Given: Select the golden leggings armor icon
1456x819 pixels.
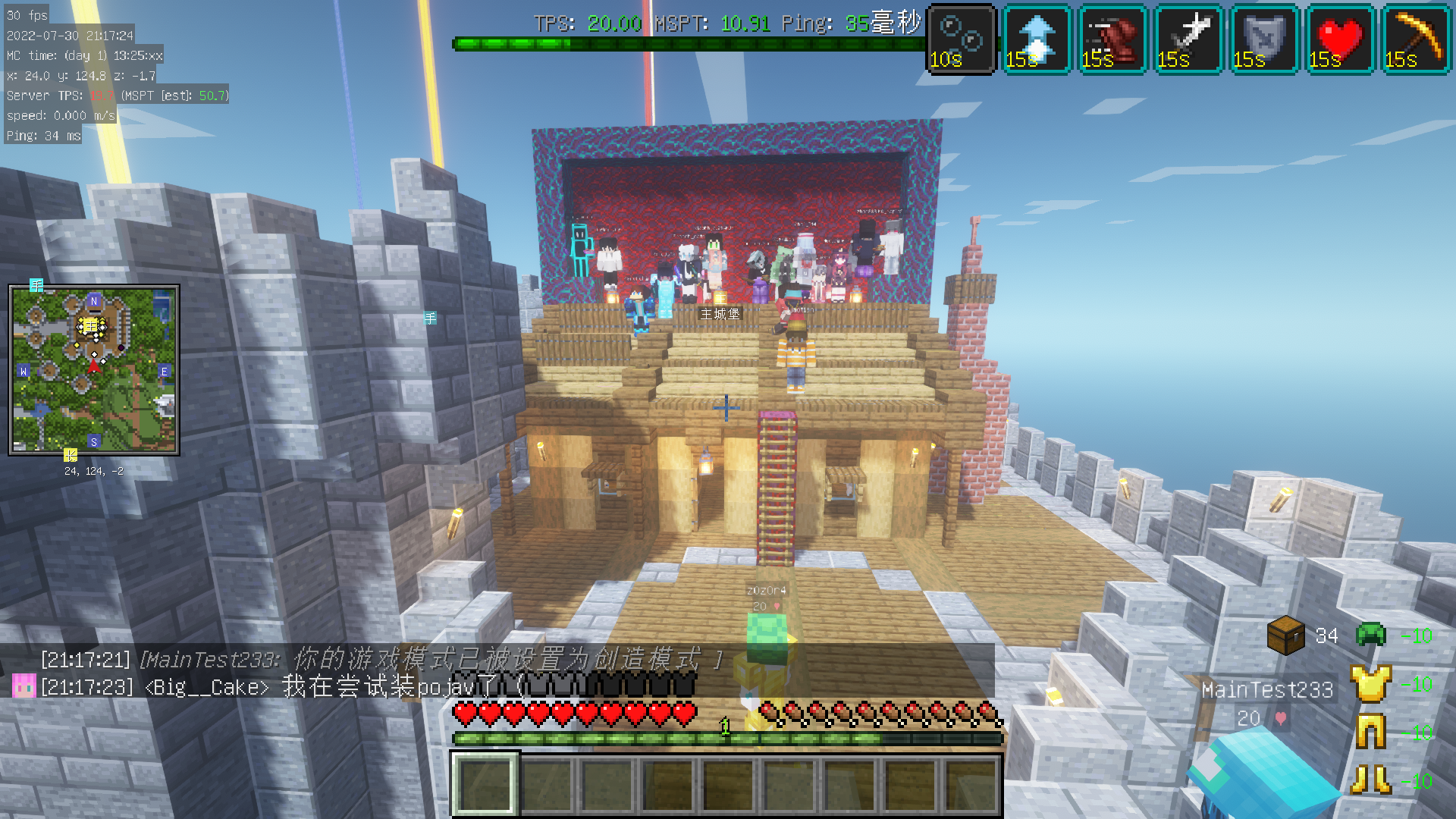Looking at the screenshot, I should pos(1370,732).
